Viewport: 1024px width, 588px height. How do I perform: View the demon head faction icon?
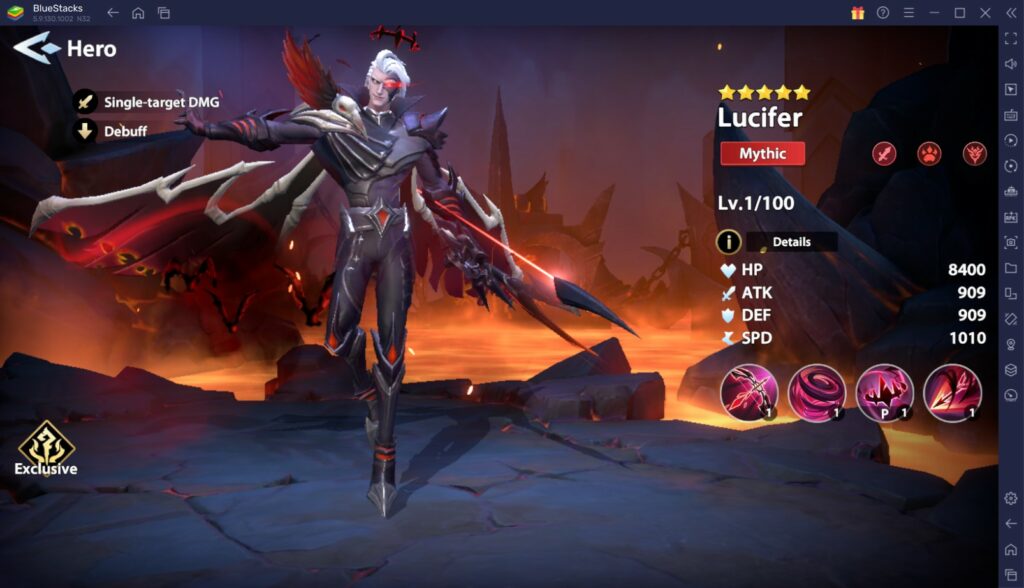click(x=975, y=154)
